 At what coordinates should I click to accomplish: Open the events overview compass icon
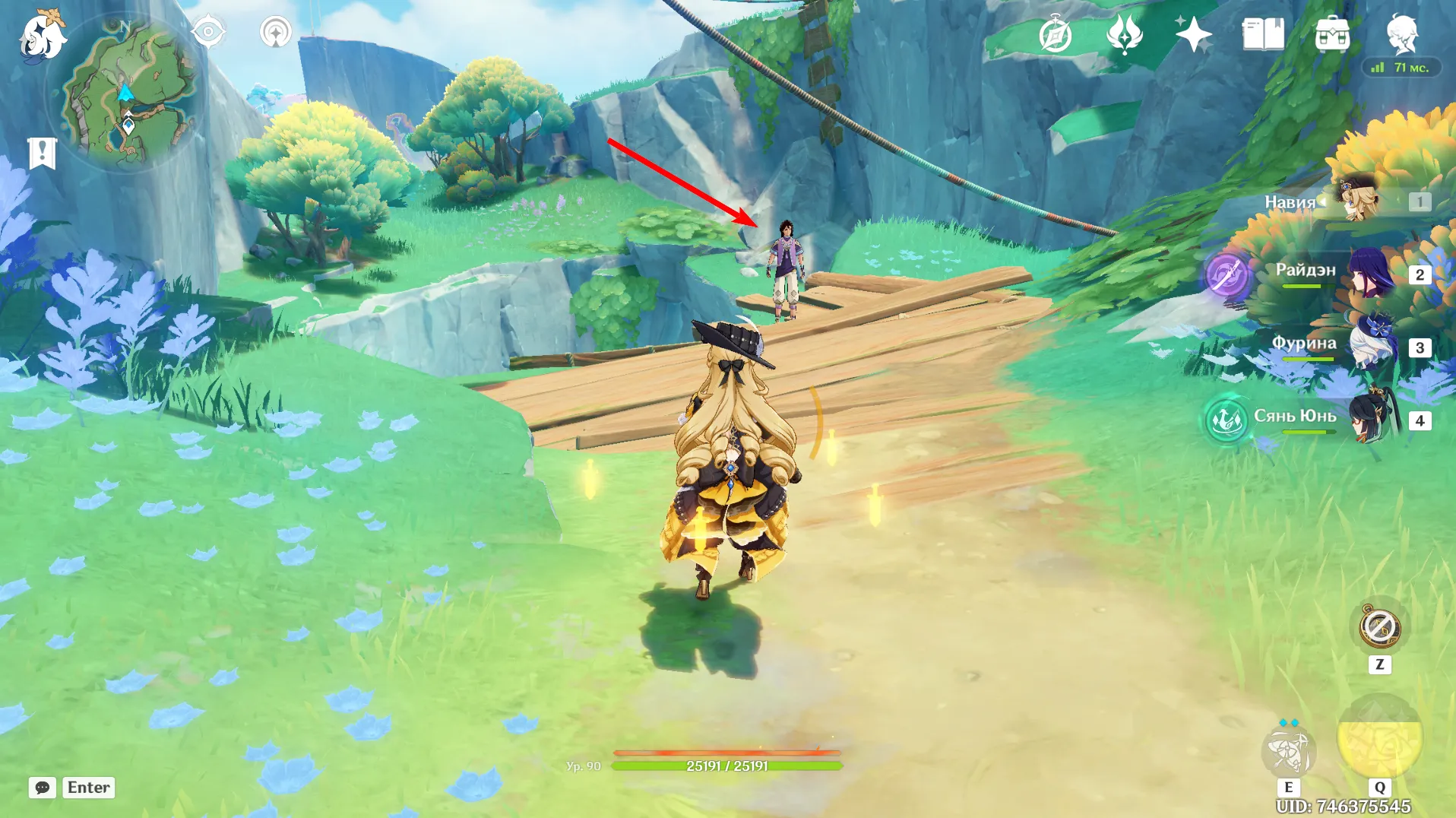(1056, 34)
